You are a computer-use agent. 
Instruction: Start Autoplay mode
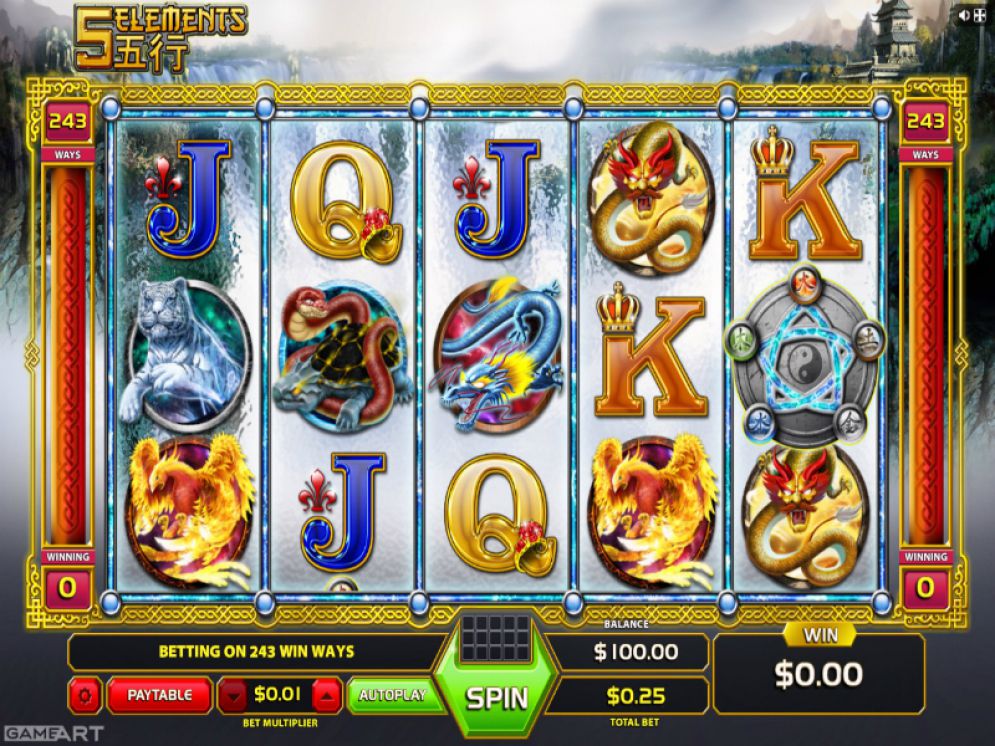(x=393, y=694)
